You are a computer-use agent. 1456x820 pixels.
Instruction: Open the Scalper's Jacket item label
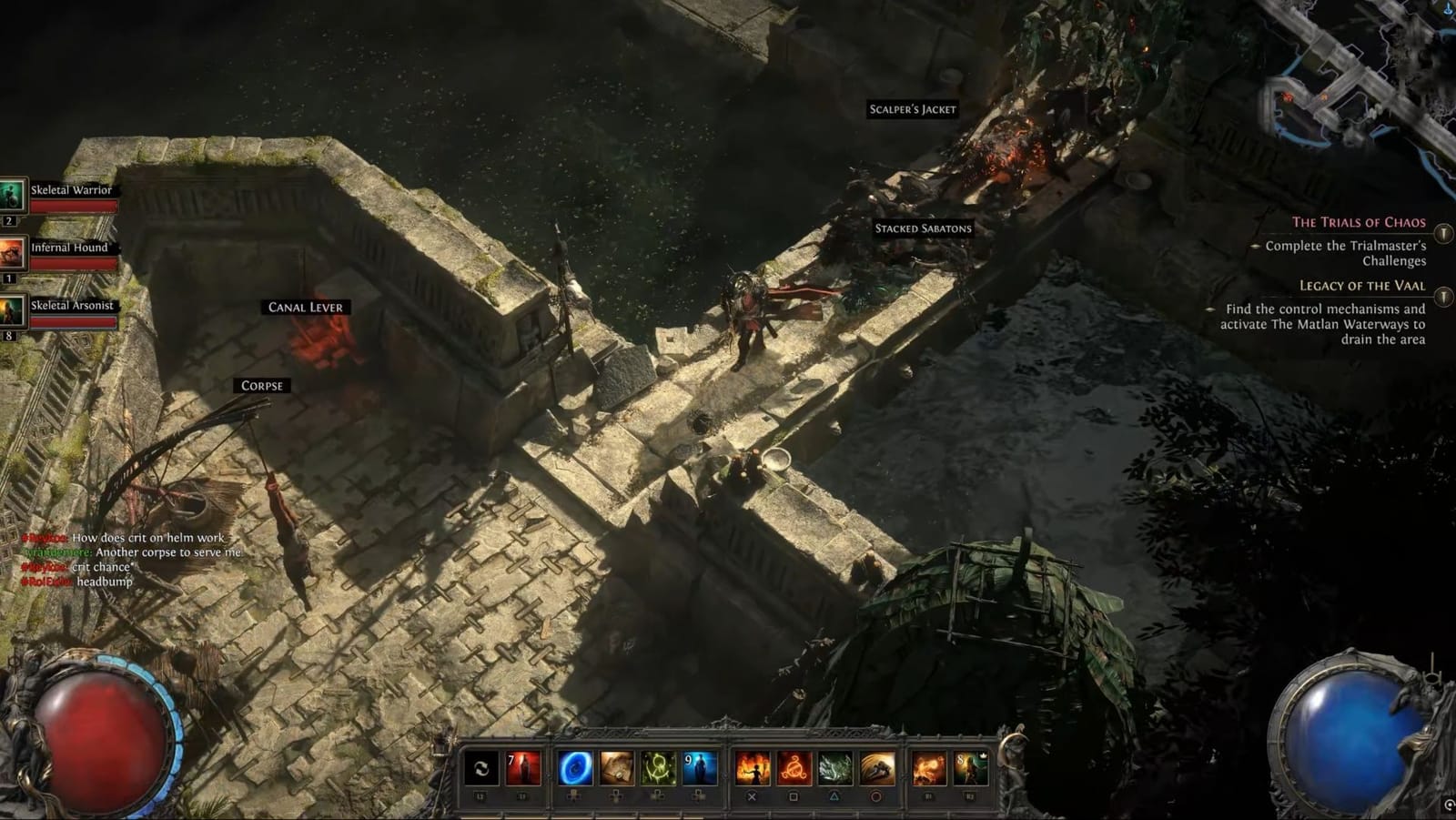pos(912,107)
